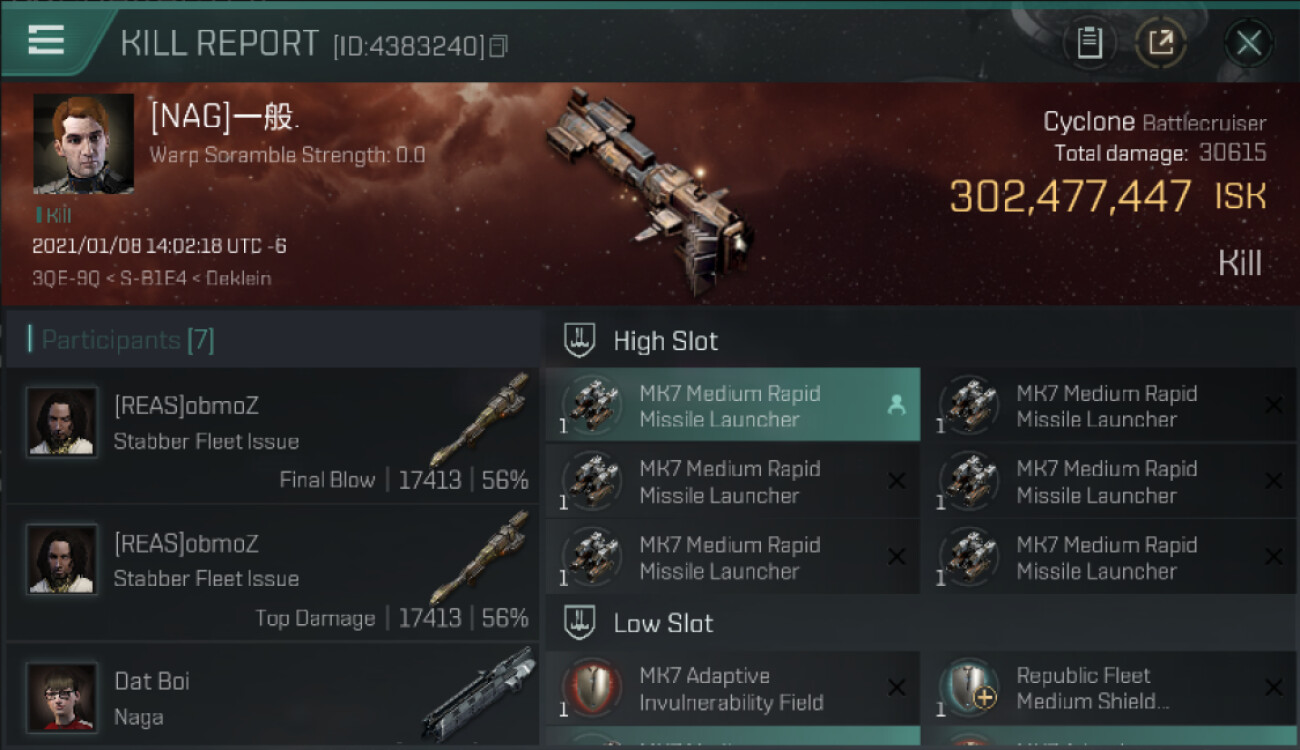Select the obmoZ Final Blow participant row

click(272, 436)
